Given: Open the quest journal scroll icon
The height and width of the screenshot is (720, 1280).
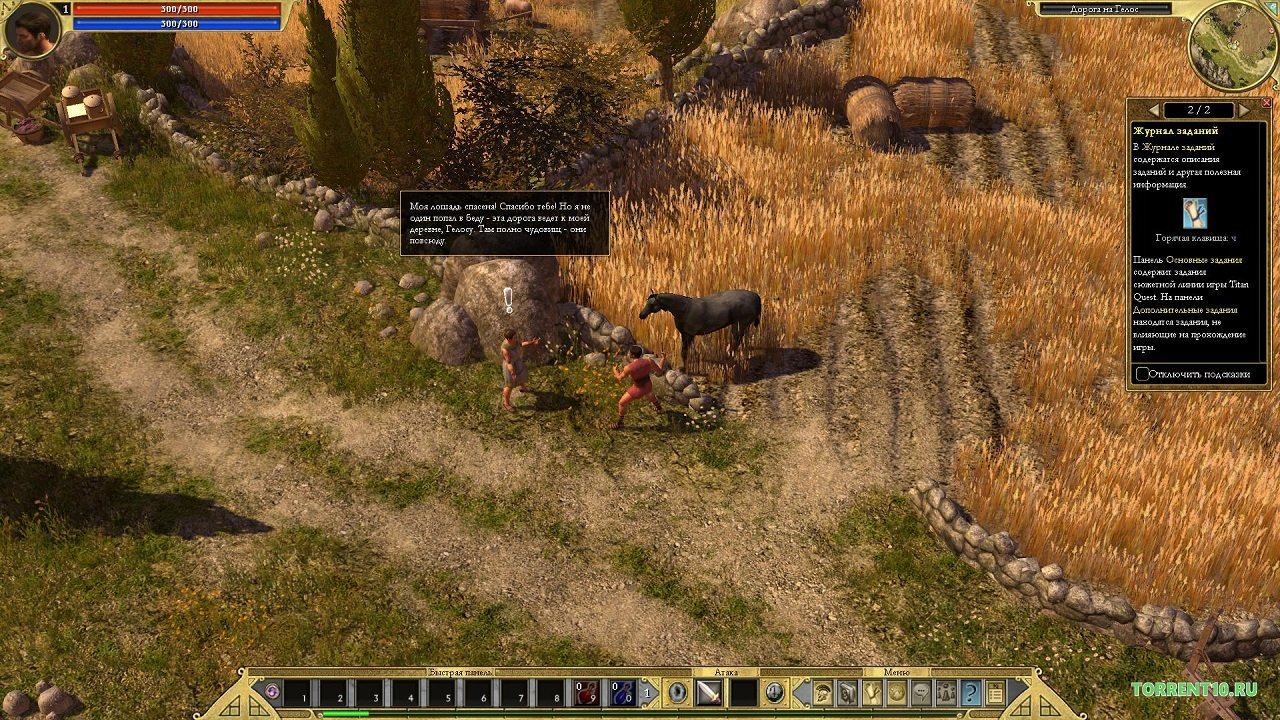Looking at the screenshot, I should click(872, 692).
